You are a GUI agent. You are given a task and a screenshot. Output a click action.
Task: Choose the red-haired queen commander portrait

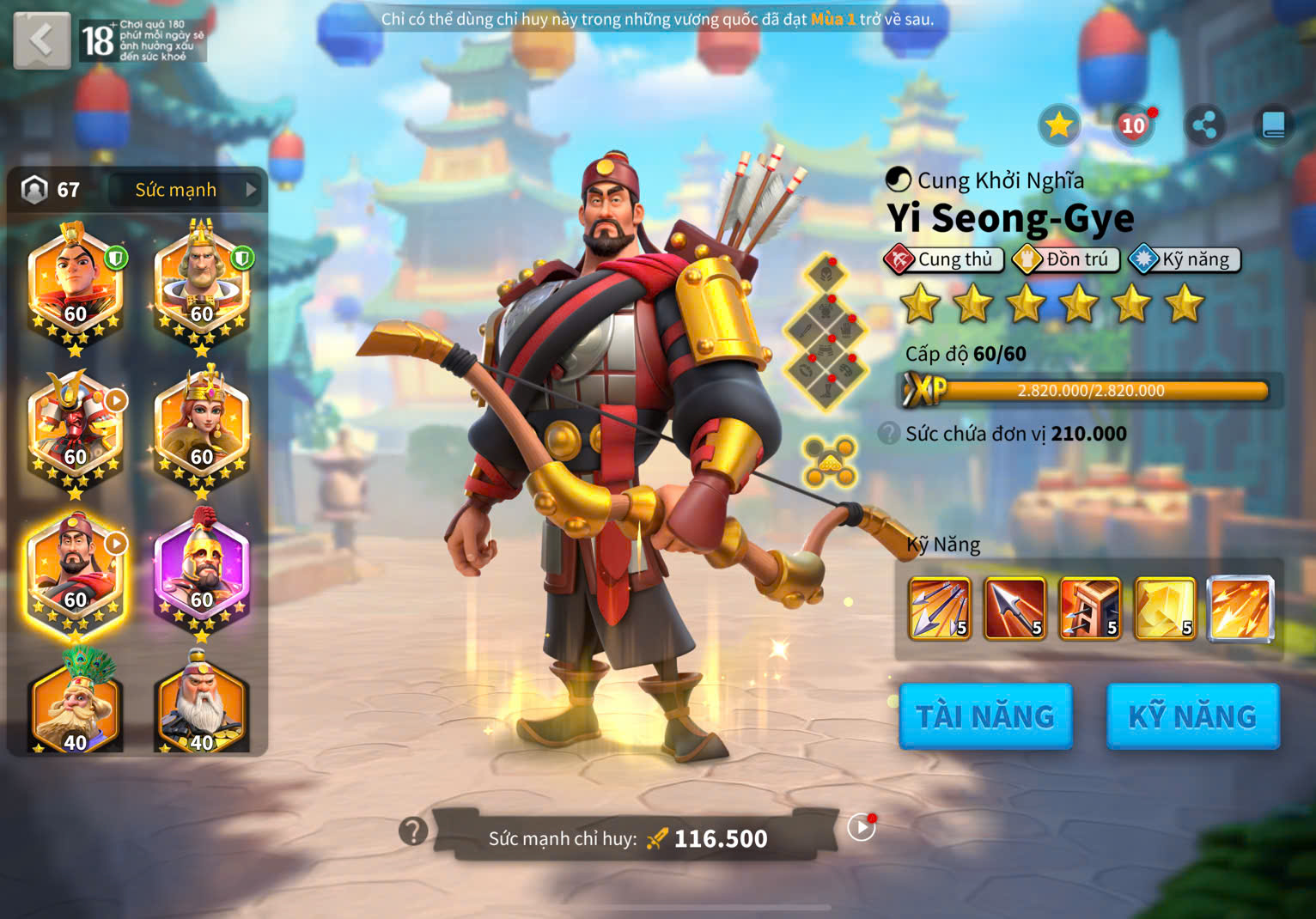pos(202,431)
